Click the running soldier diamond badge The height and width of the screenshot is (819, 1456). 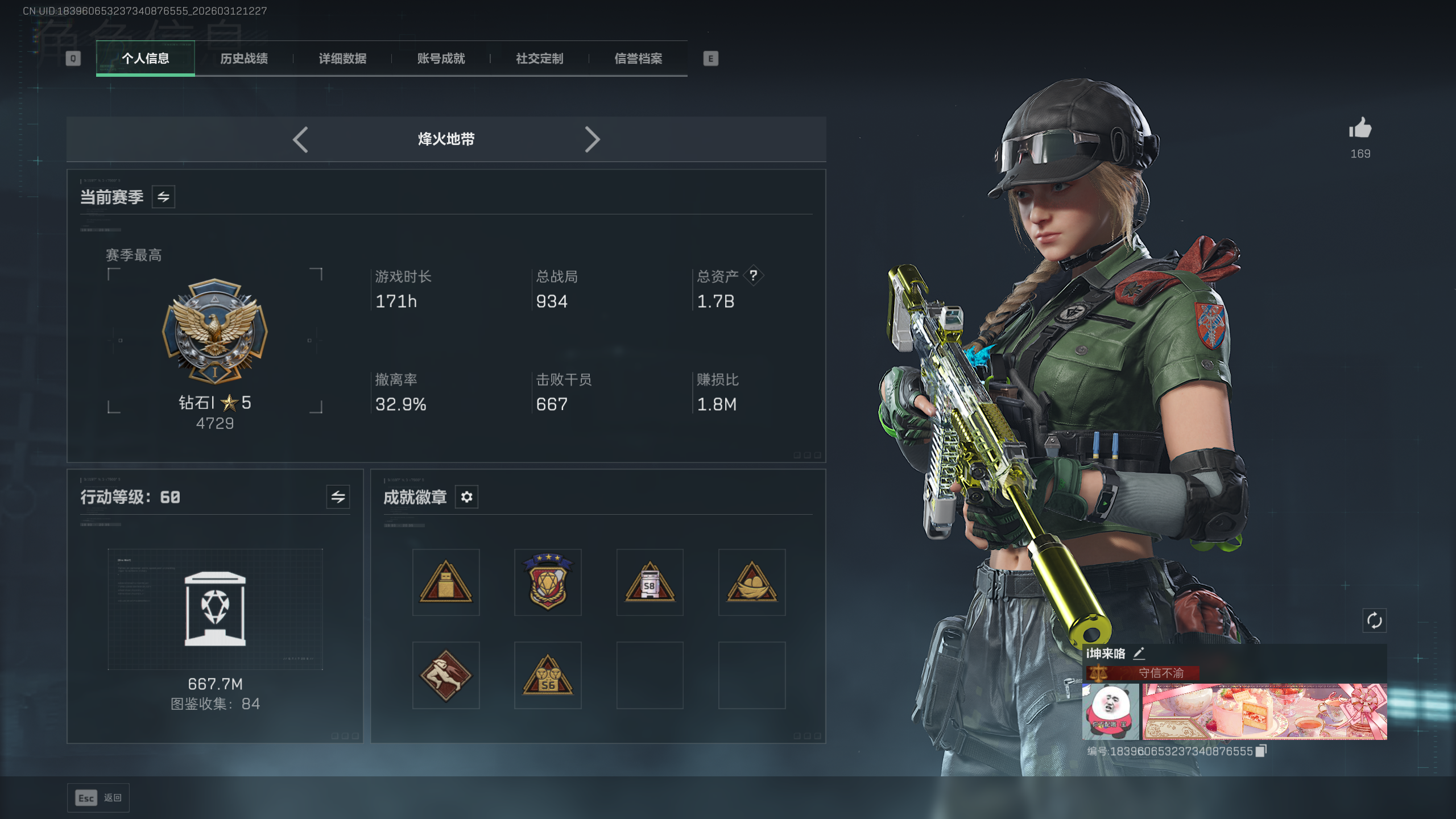(446, 675)
